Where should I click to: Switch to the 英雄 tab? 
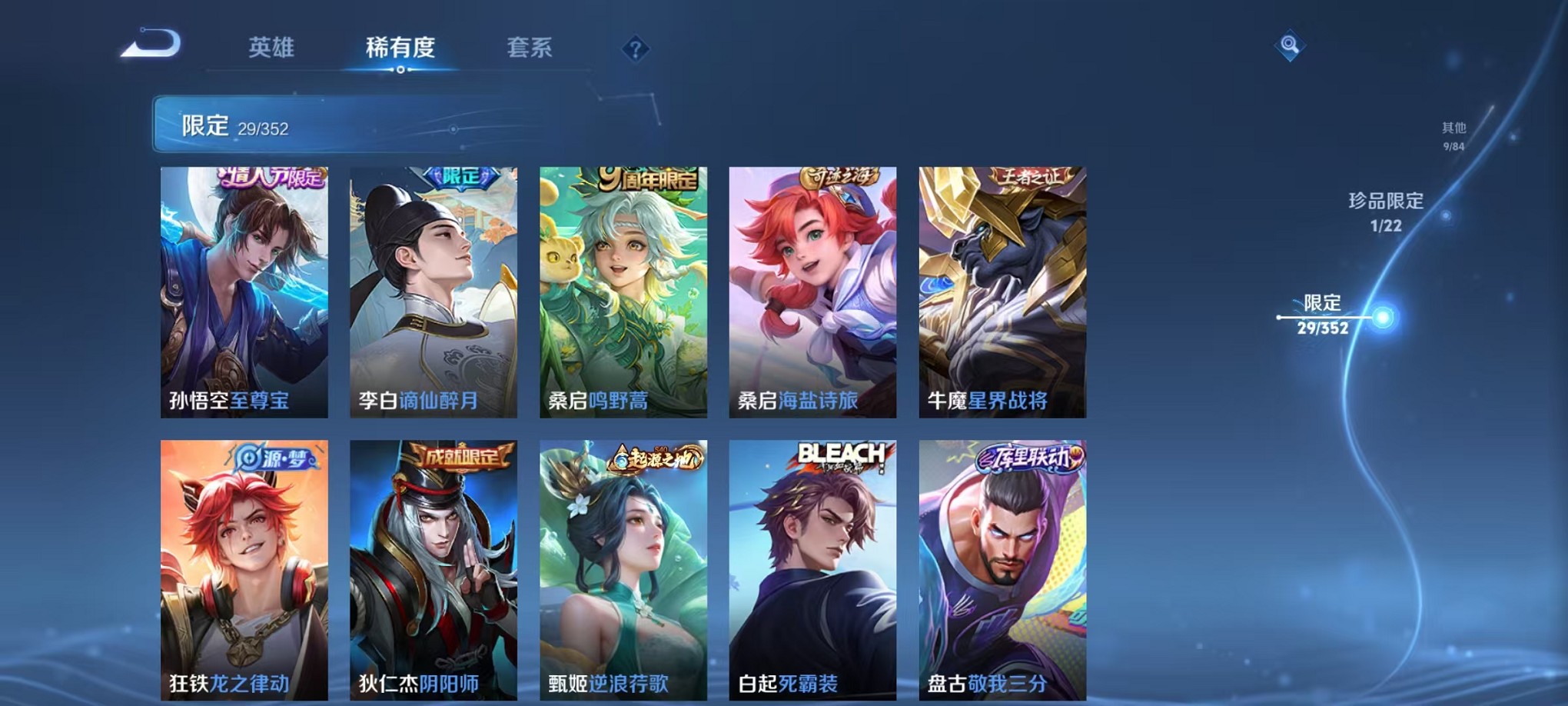click(x=271, y=48)
